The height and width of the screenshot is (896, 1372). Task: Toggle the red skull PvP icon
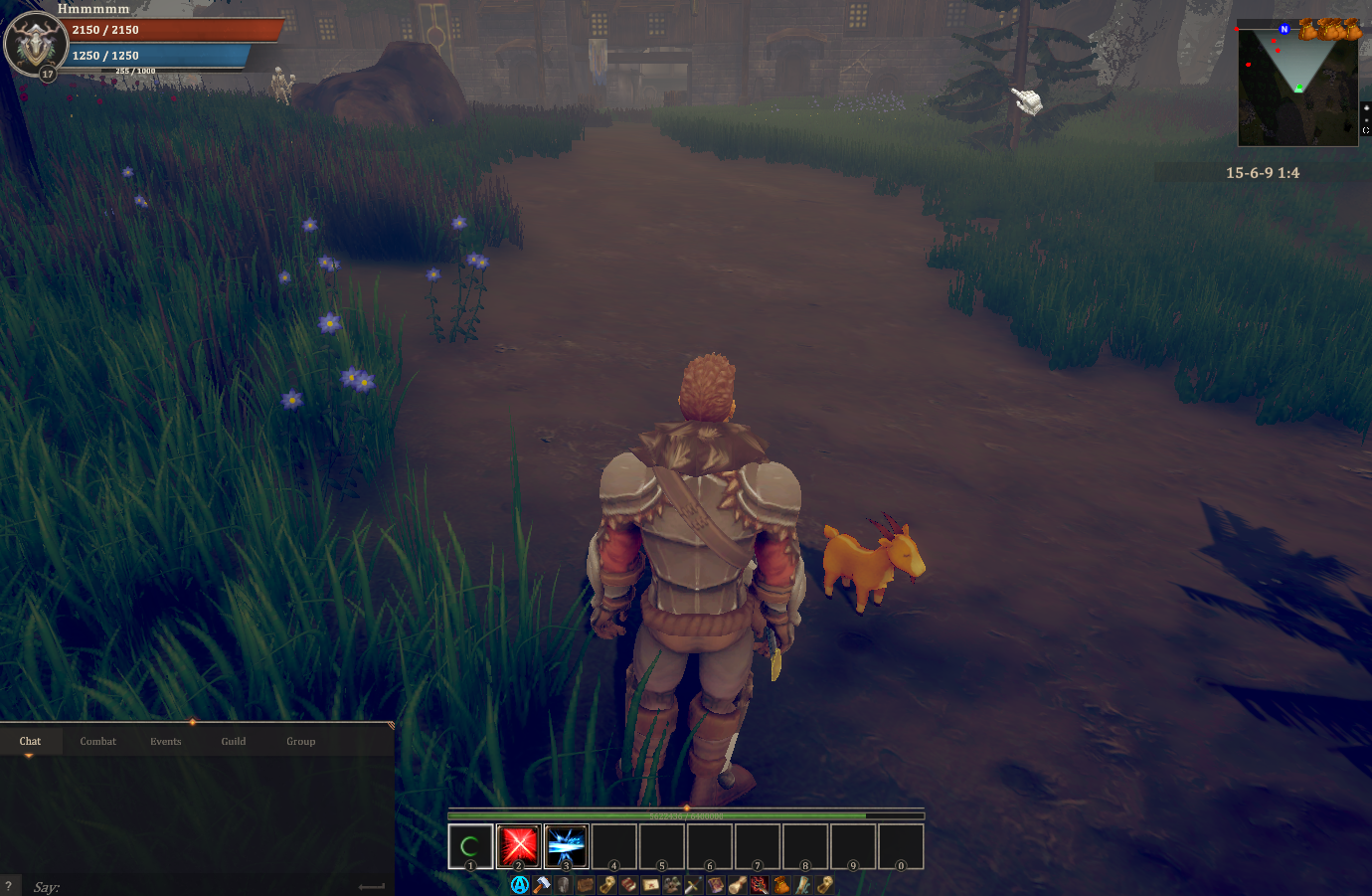coord(758,884)
